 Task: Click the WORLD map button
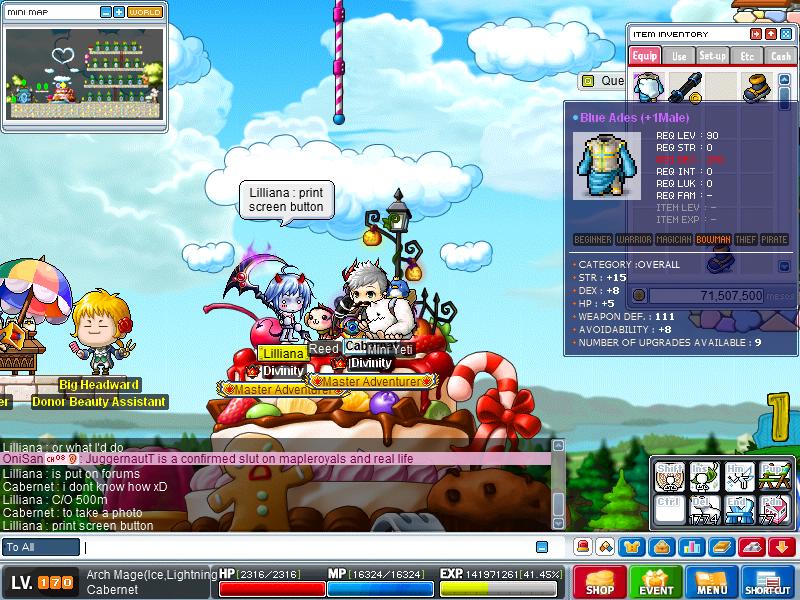tap(145, 12)
